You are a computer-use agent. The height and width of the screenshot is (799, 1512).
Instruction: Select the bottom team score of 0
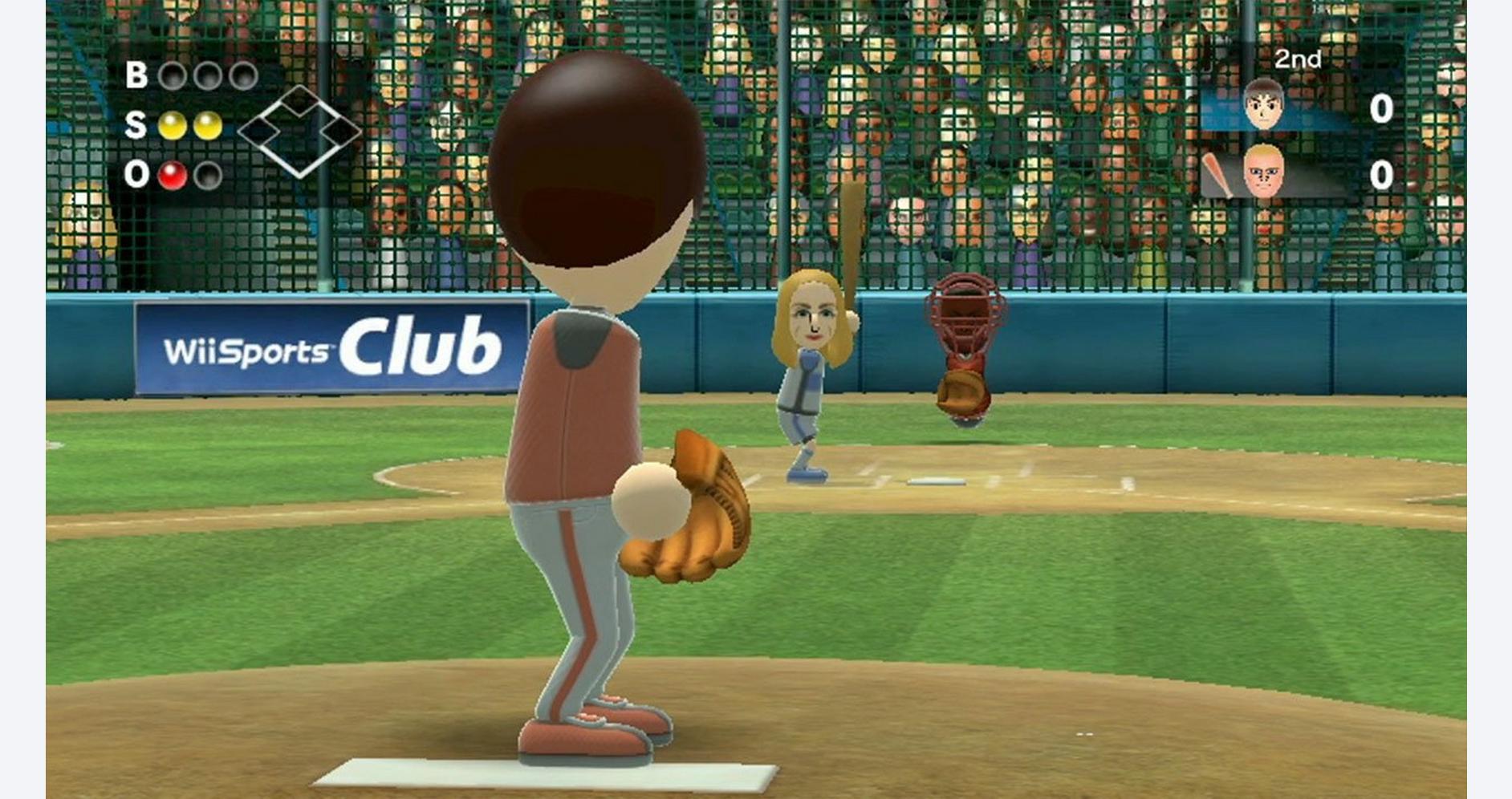(1382, 177)
